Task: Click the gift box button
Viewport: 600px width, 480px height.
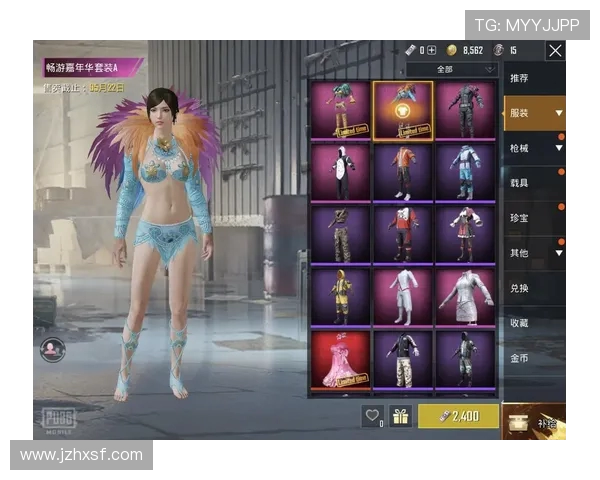Action: point(401,416)
